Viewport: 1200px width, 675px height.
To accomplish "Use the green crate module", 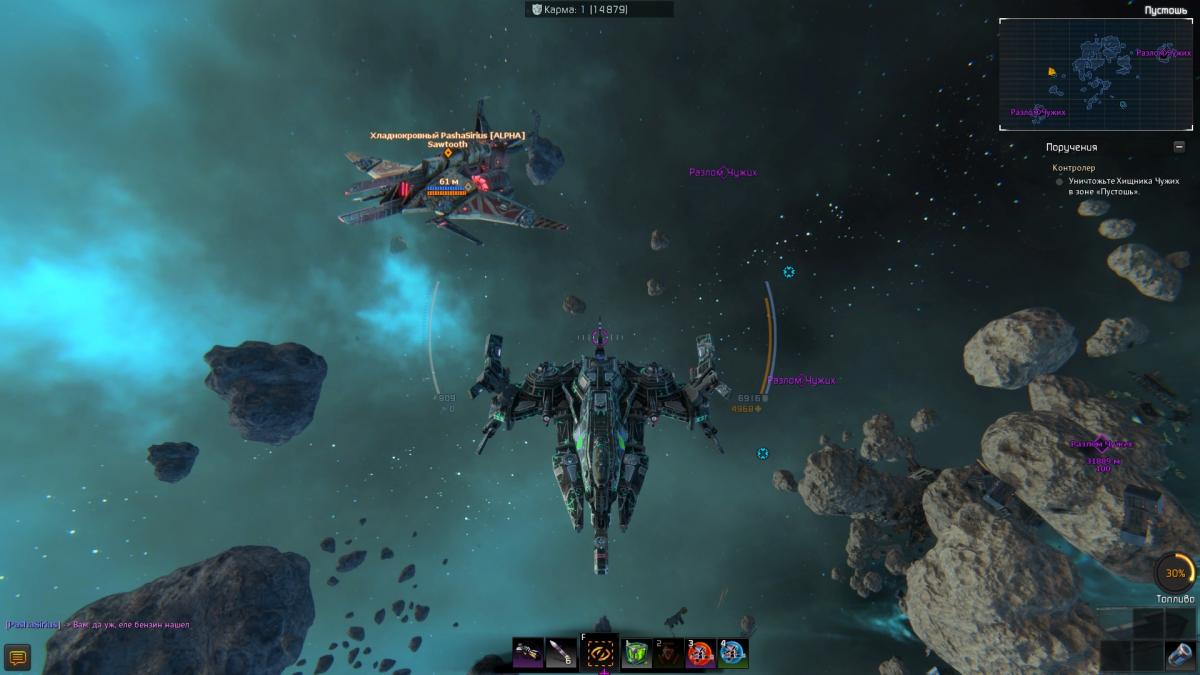I will pyautogui.click(x=636, y=653).
